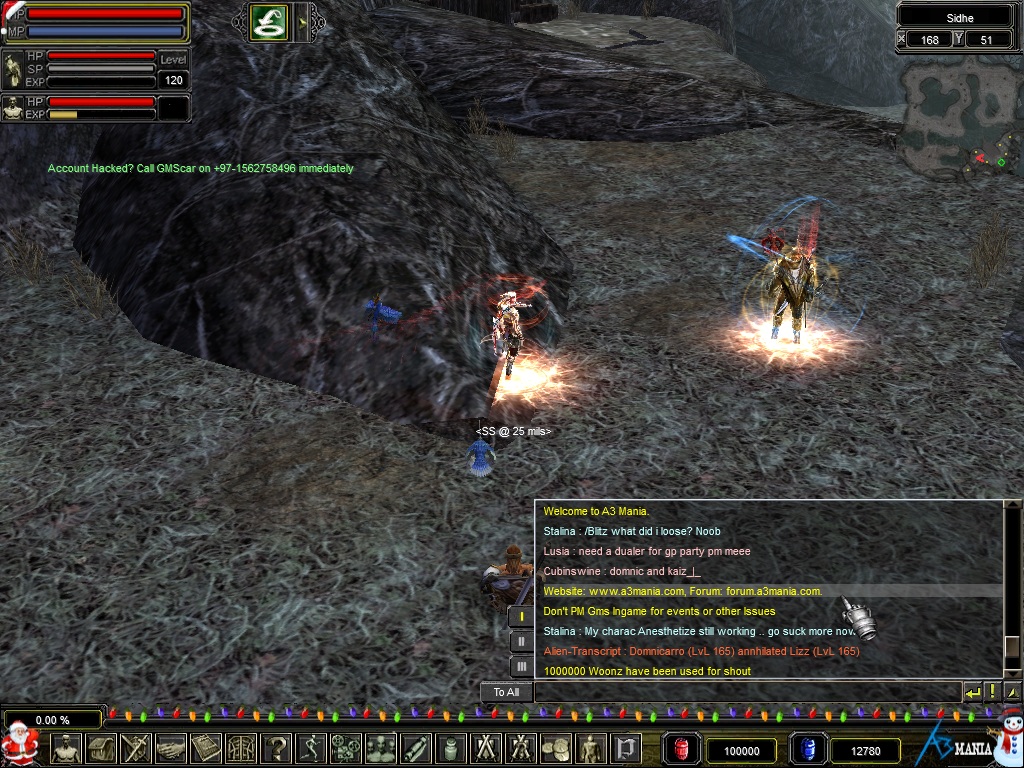Screen dimensions: 1024x768
Task: Open the character status icon in toolbar
Action: 66,748
